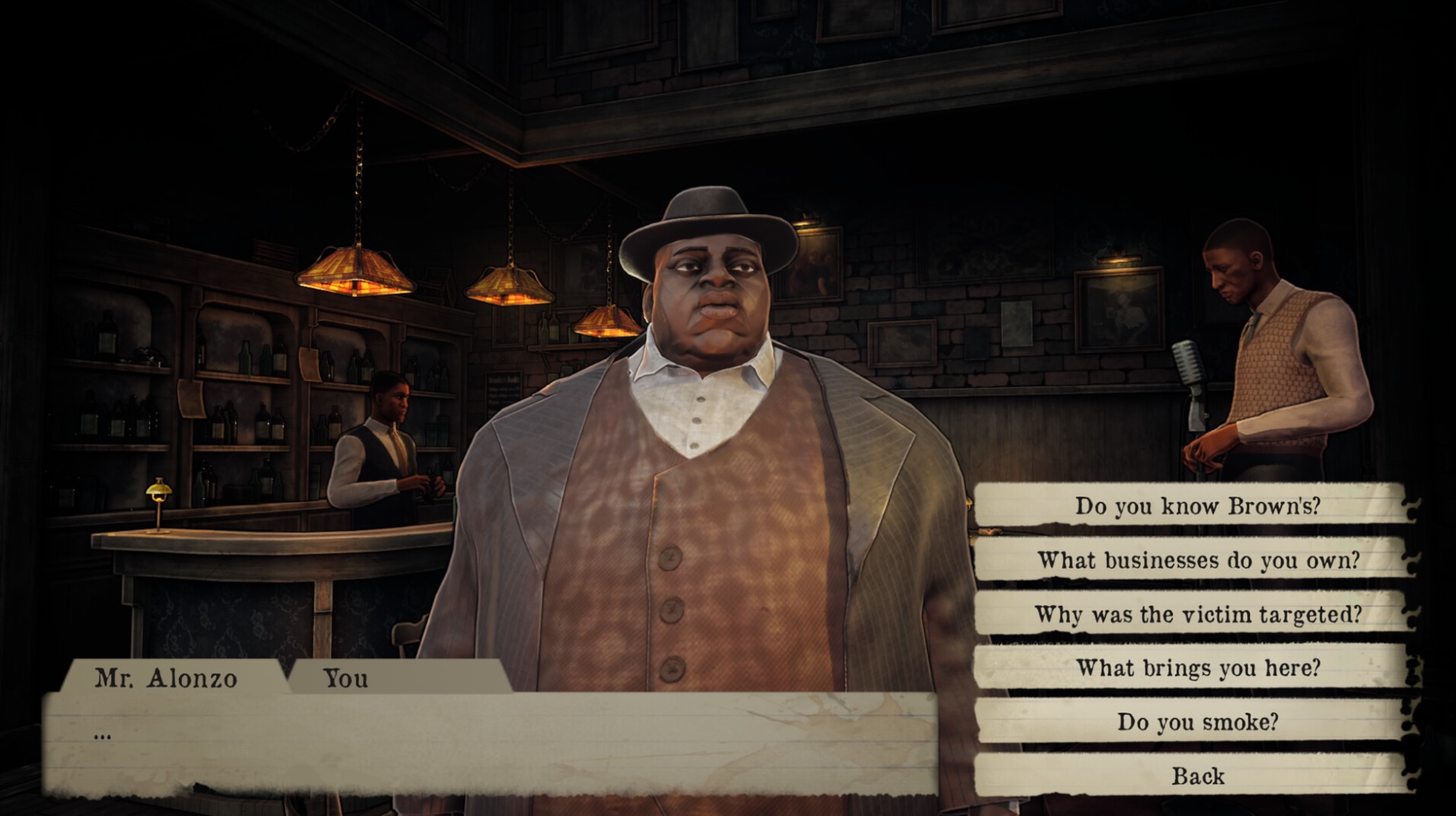Select "Why was the victim targeted?" option

tap(1196, 615)
